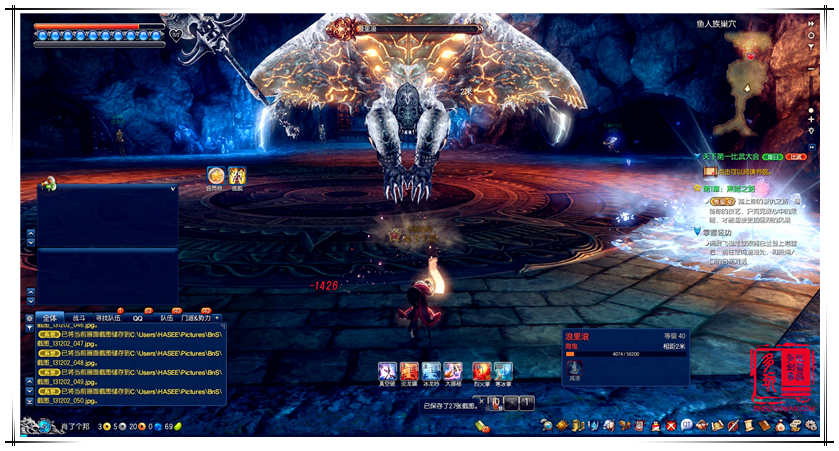Activate the 真空破 skill
This screenshot has height=451, width=839.
[x=387, y=371]
